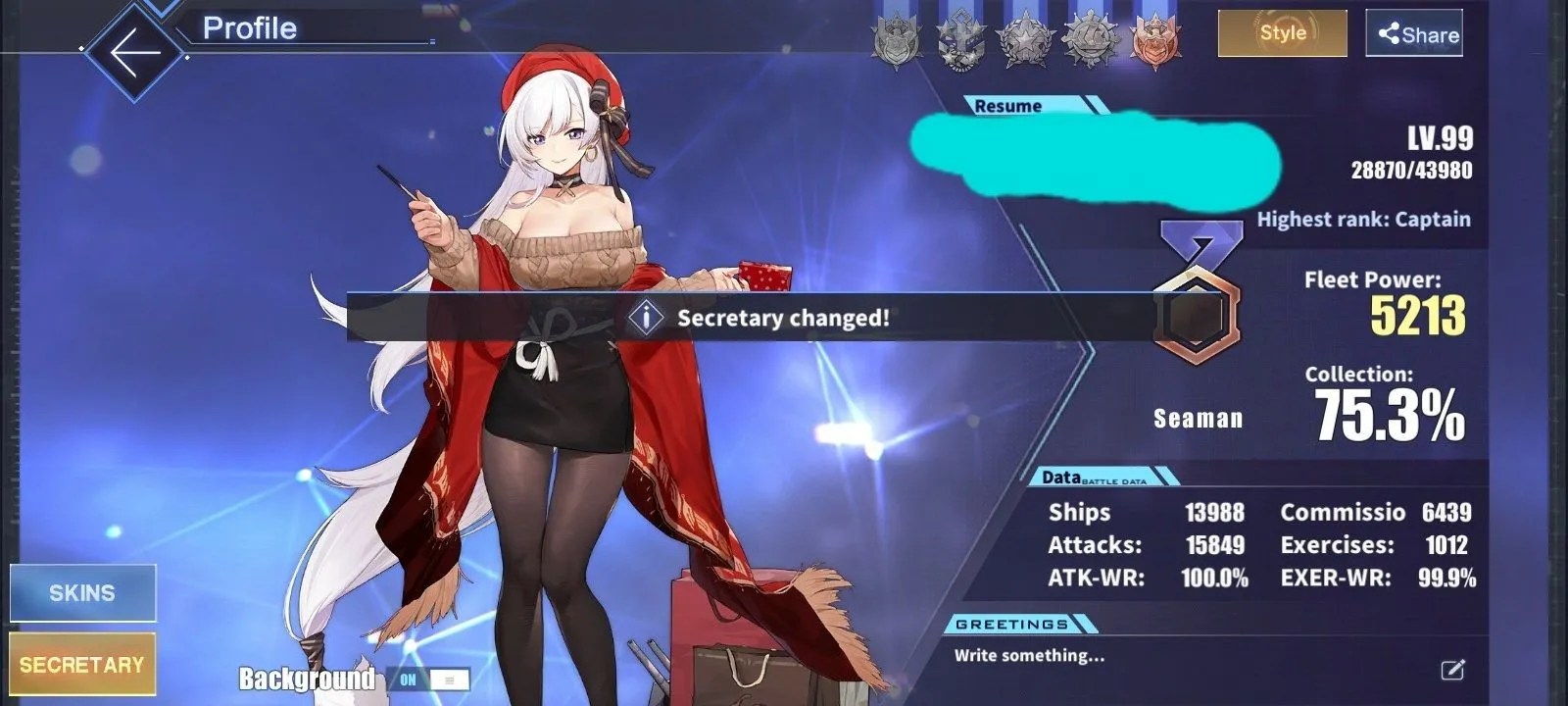Toggle the Background switch off
Image resolution: width=1568 pixels, height=706 pixels.
coord(428,679)
